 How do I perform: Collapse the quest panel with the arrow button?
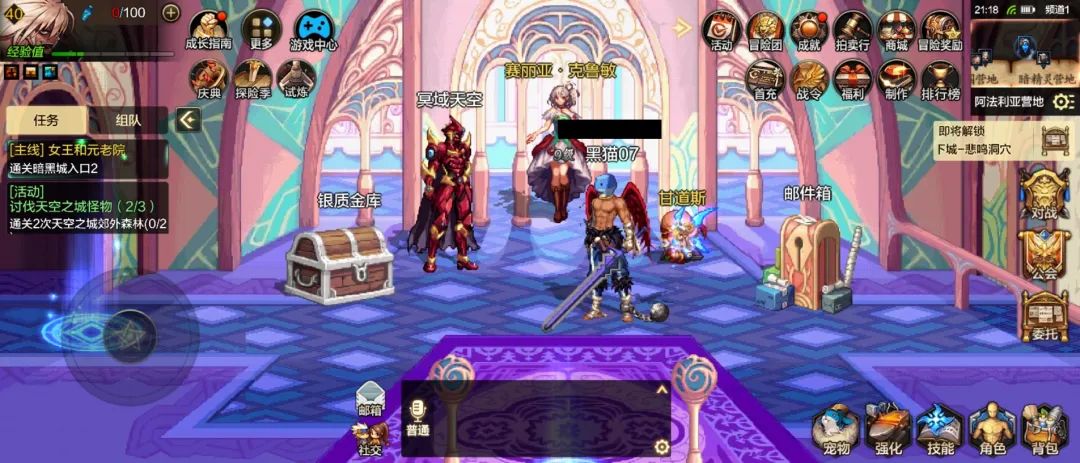[x=188, y=120]
